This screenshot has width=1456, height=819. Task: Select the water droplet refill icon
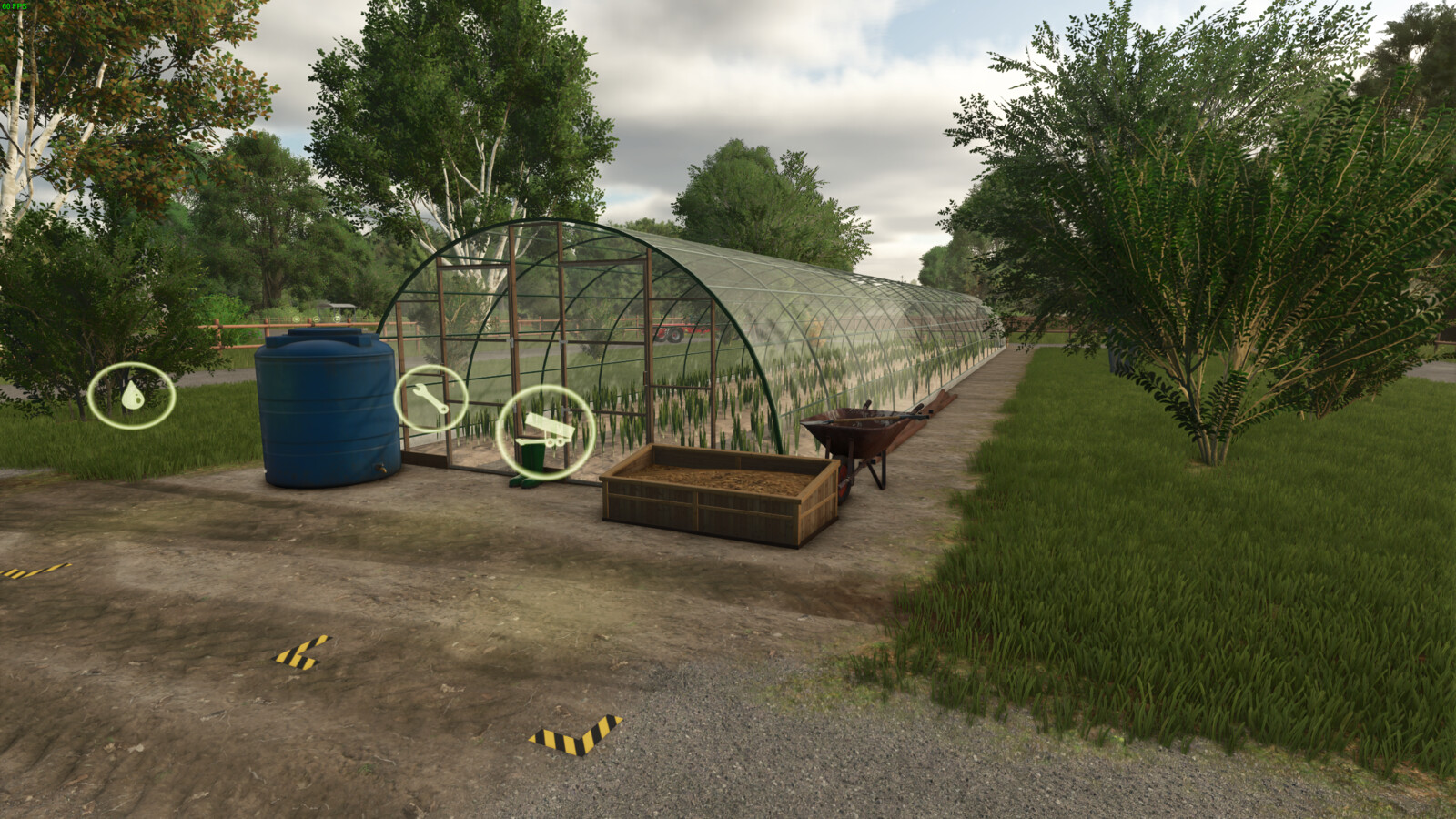tap(132, 396)
